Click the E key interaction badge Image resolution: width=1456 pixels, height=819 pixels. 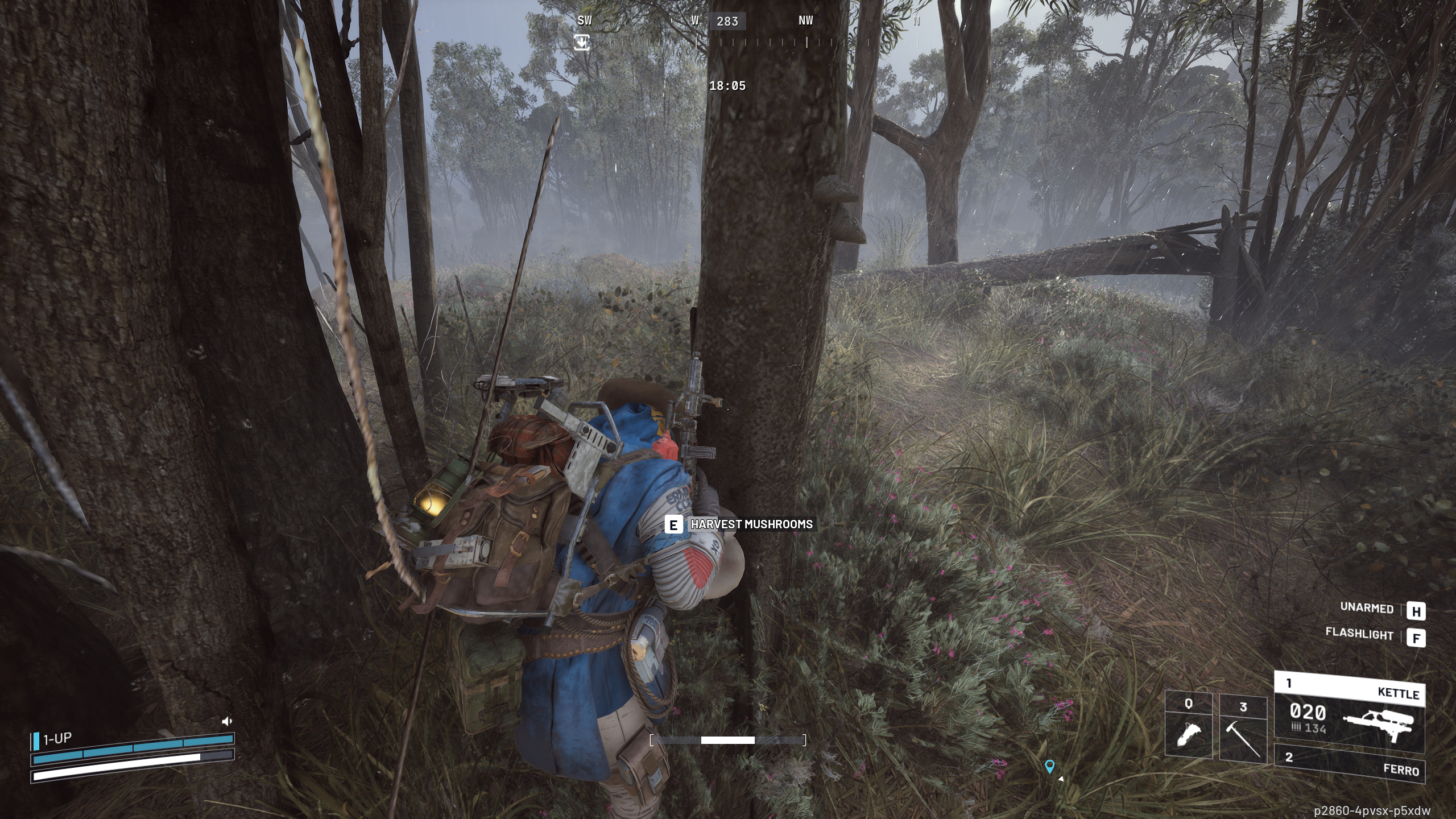point(675,525)
